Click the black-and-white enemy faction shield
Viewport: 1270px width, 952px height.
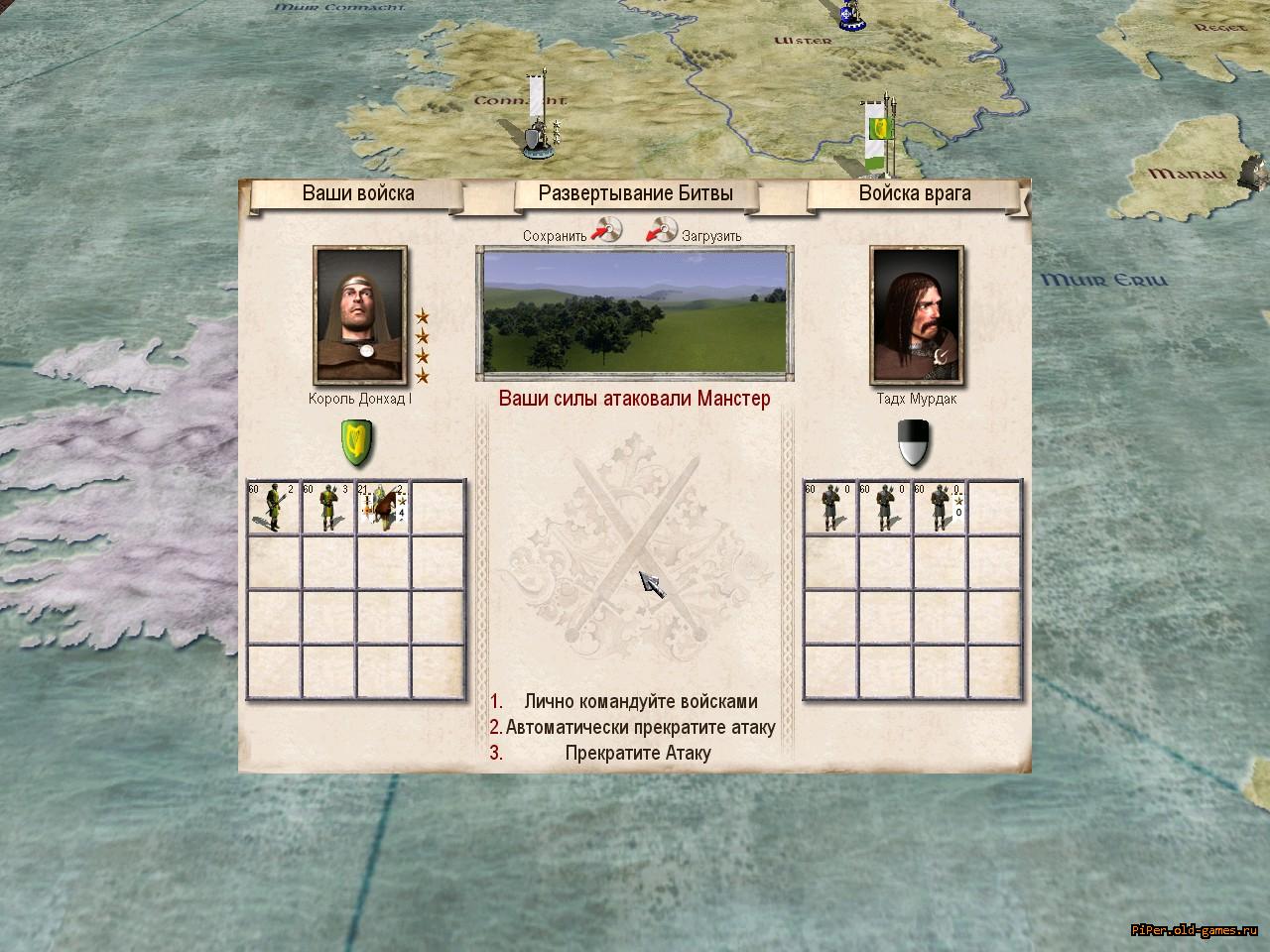coord(914,442)
